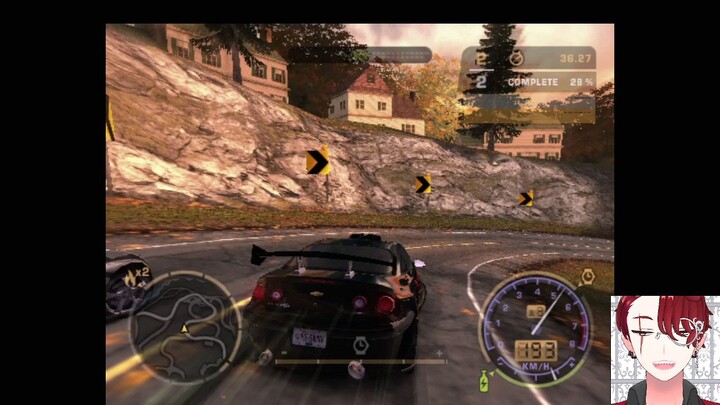
Task: Click the red-haired streamer avatar overlay
Action: click(x=665, y=350)
